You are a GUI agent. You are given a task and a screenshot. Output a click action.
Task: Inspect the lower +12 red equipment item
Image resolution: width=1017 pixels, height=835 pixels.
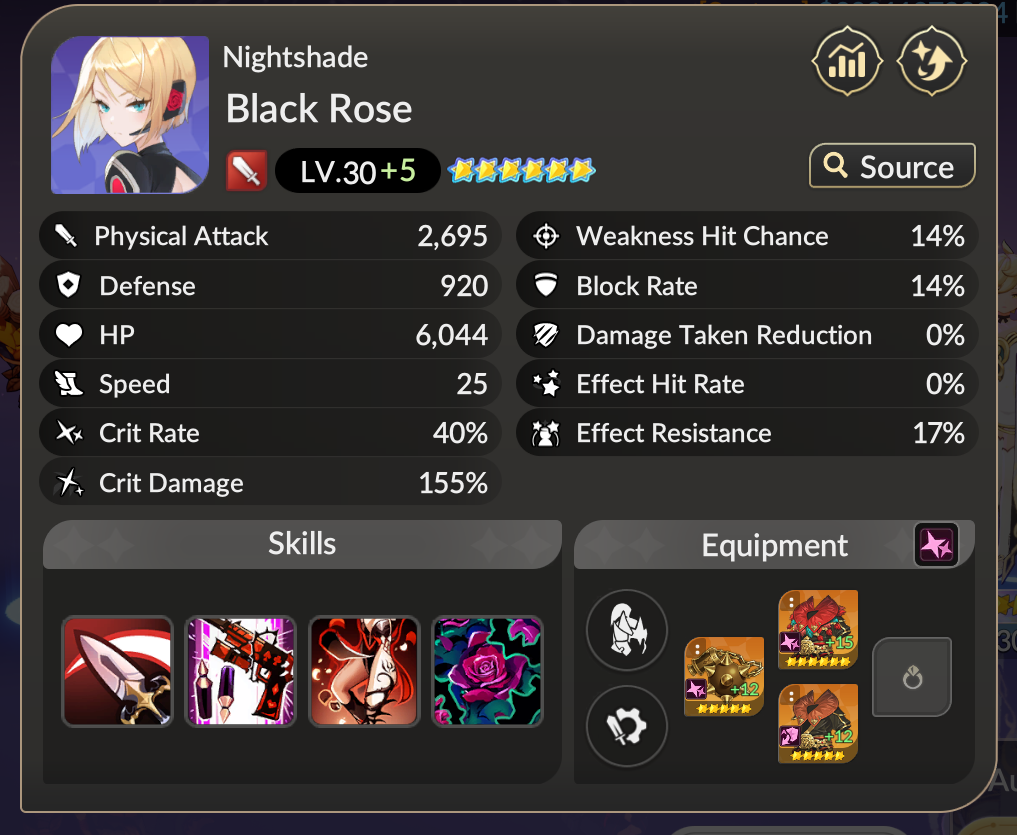click(818, 724)
